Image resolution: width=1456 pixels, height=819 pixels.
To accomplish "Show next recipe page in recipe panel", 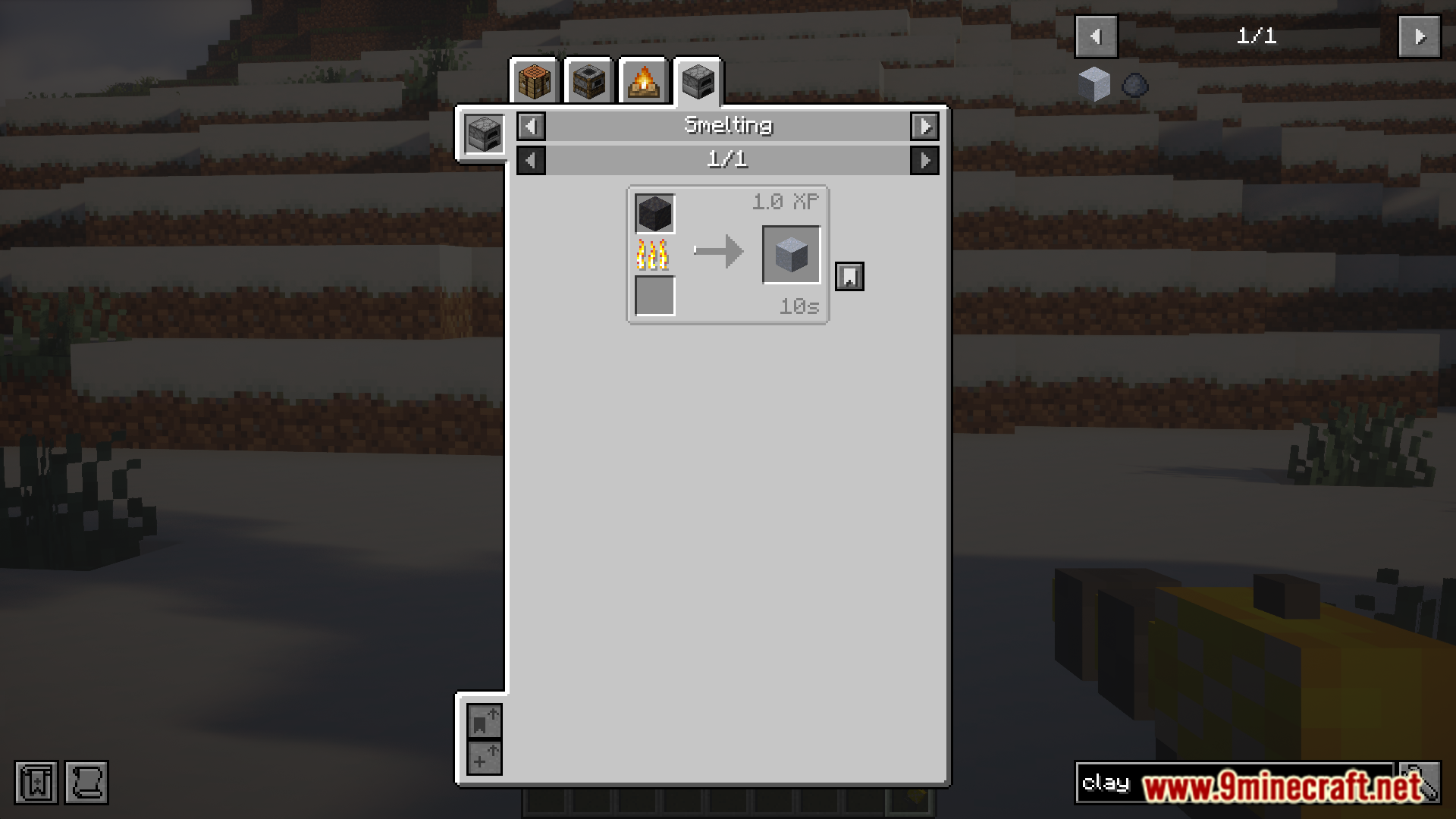I will click(924, 161).
